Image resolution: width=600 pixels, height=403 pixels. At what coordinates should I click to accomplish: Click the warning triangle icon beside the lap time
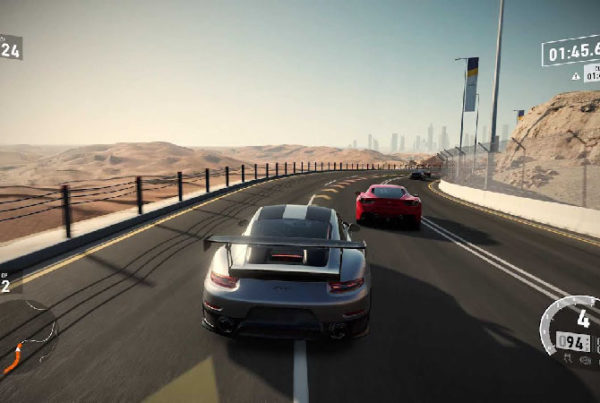pos(576,76)
